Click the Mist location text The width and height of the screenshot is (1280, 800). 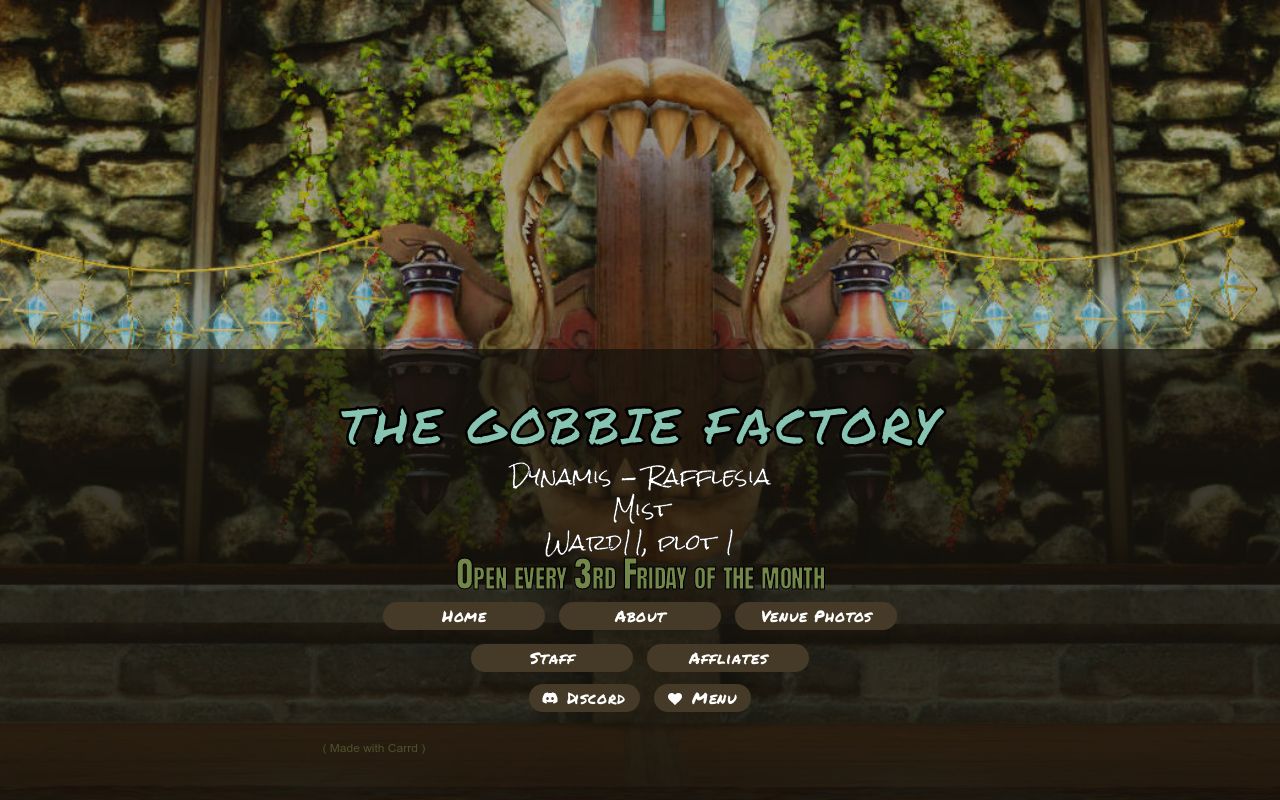pyautogui.click(x=640, y=510)
